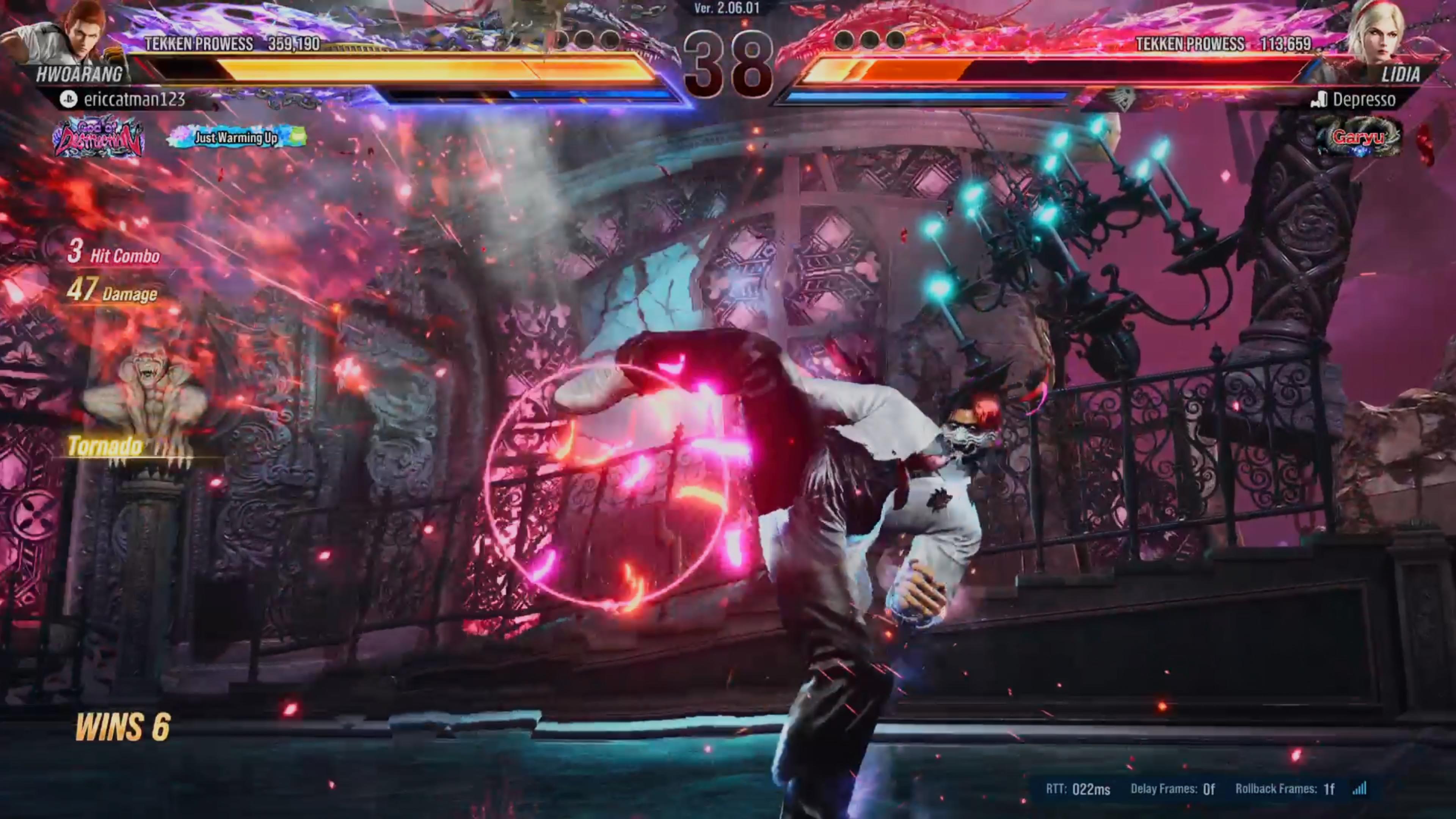The height and width of the screenshot is (819, 1456).
Task: Select the Garyu rank badge
Action: 1358,137
